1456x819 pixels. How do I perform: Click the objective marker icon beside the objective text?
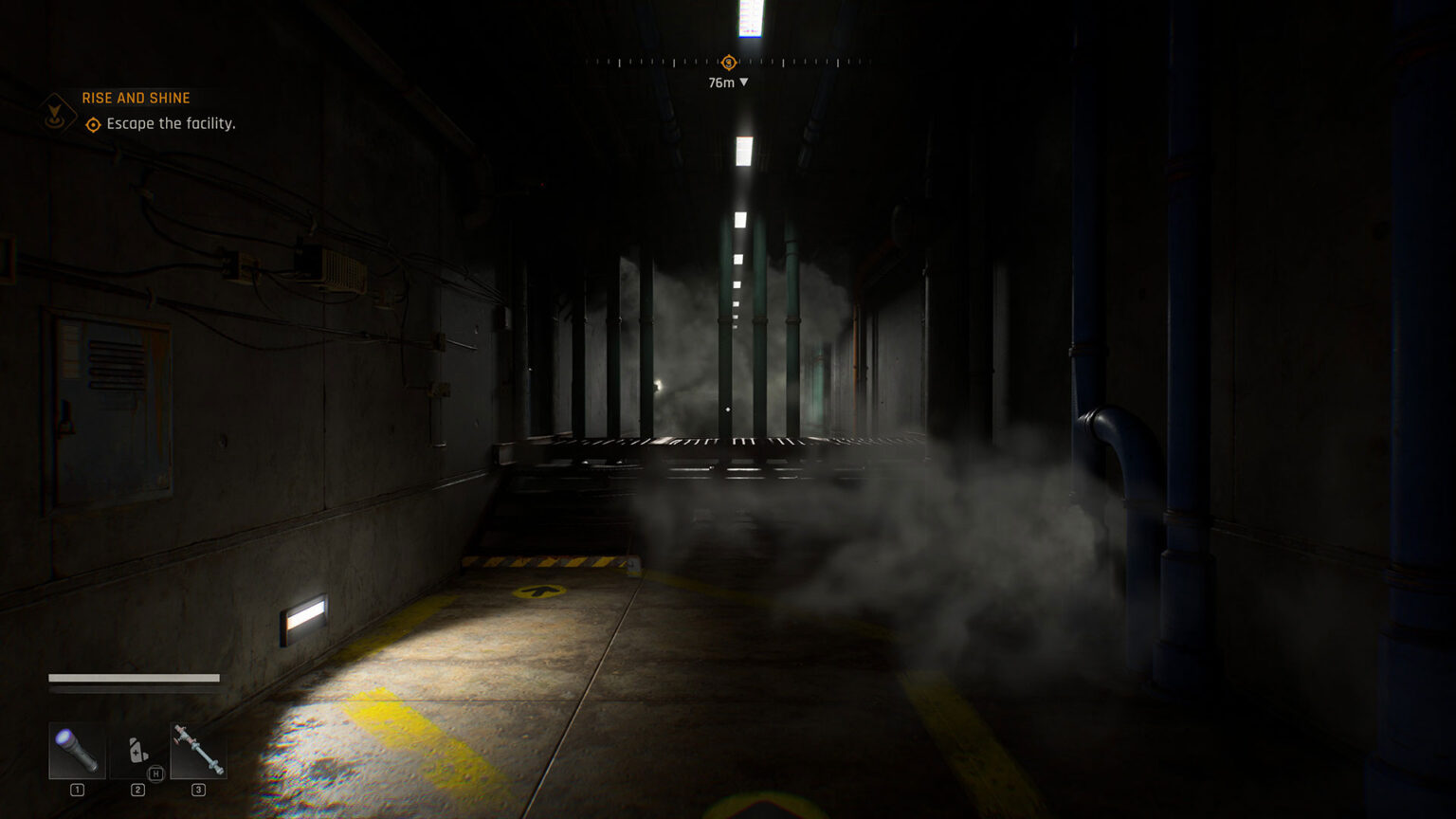click(x=92, y=124)
